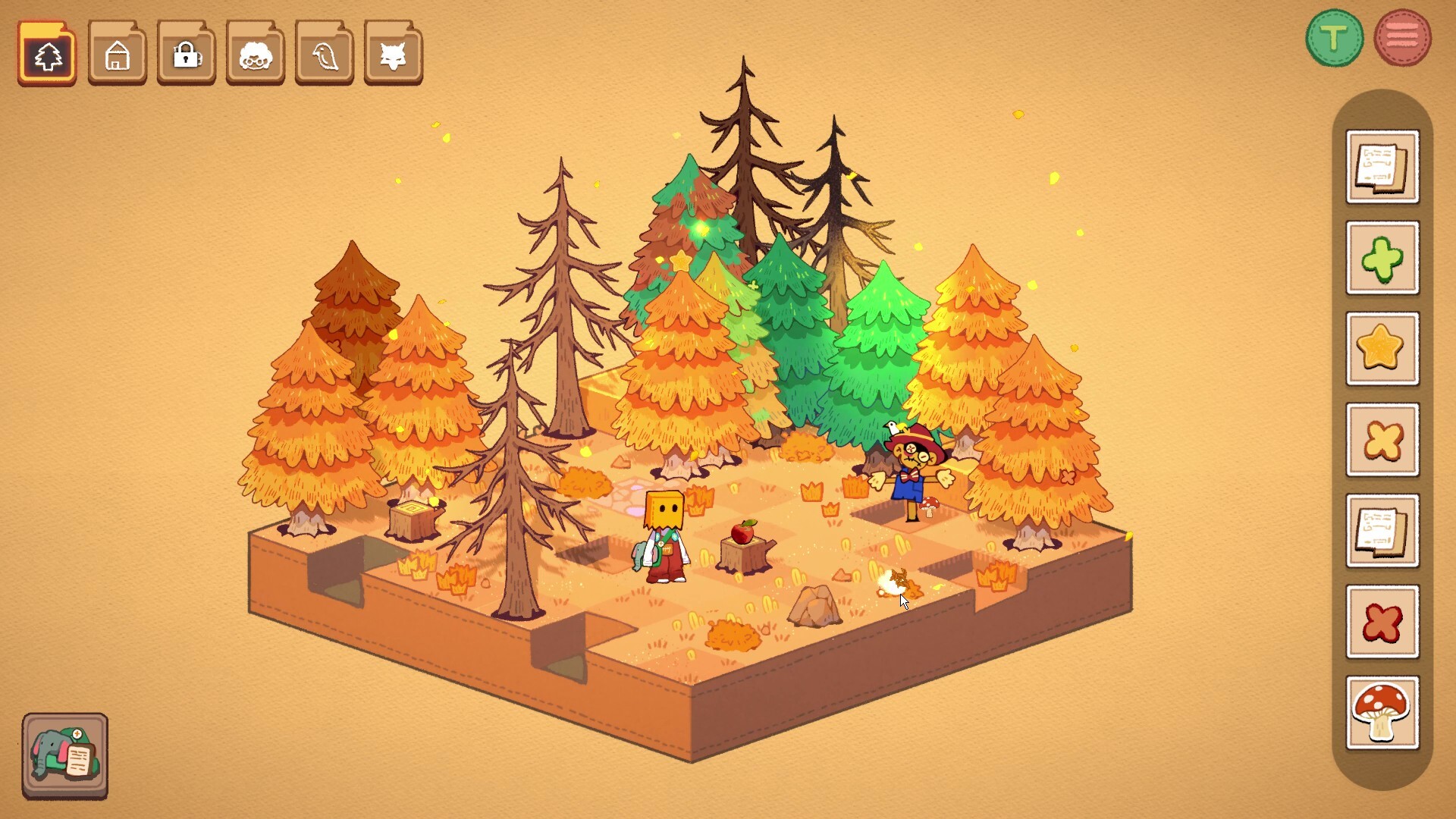Choose the red cross sticker
Viewport: 1456px width, 819px height.
[x=1382, y=622]
